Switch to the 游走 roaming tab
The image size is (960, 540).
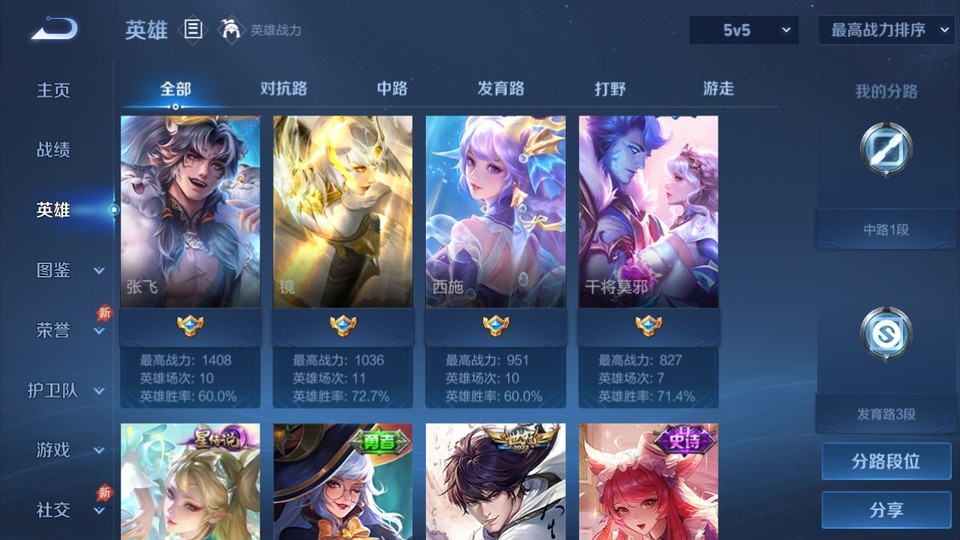(718, 88)
